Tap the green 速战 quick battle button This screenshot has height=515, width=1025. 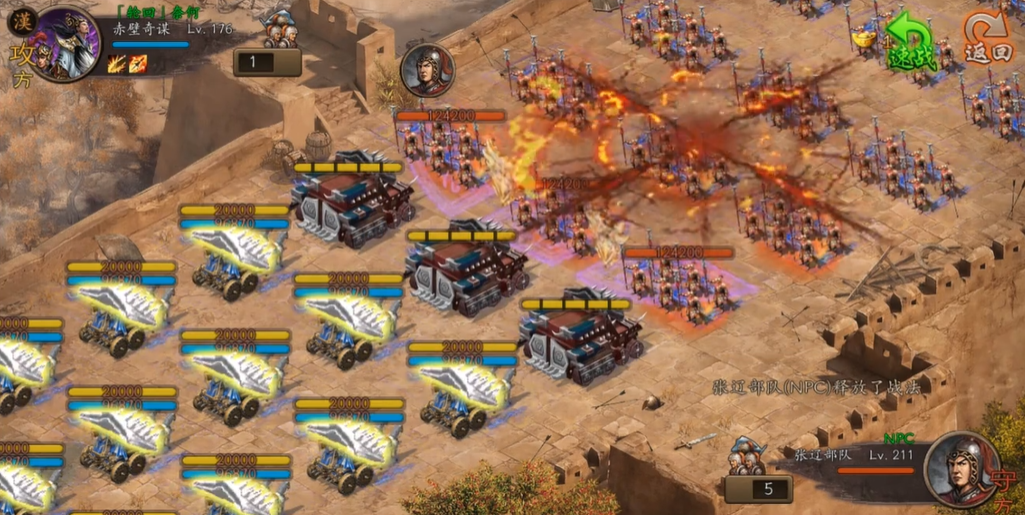tap(912, 44)
